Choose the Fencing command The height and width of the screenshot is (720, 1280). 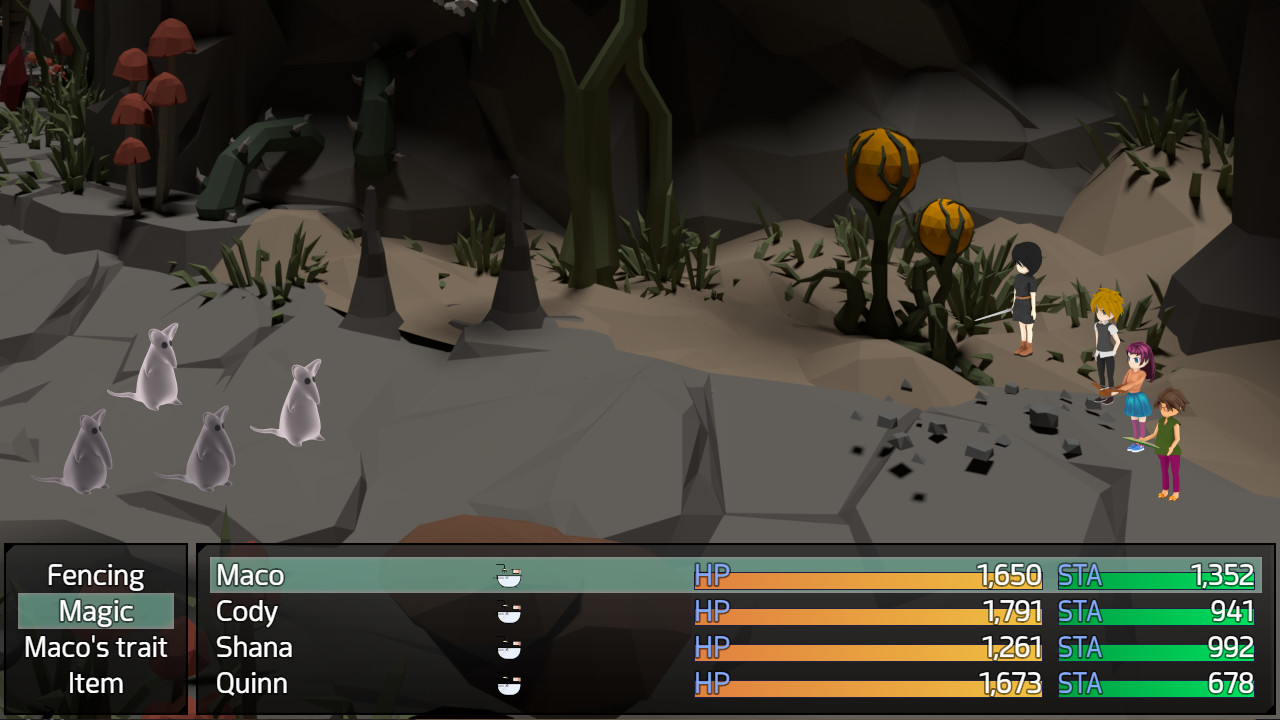[x=95, y=575]
